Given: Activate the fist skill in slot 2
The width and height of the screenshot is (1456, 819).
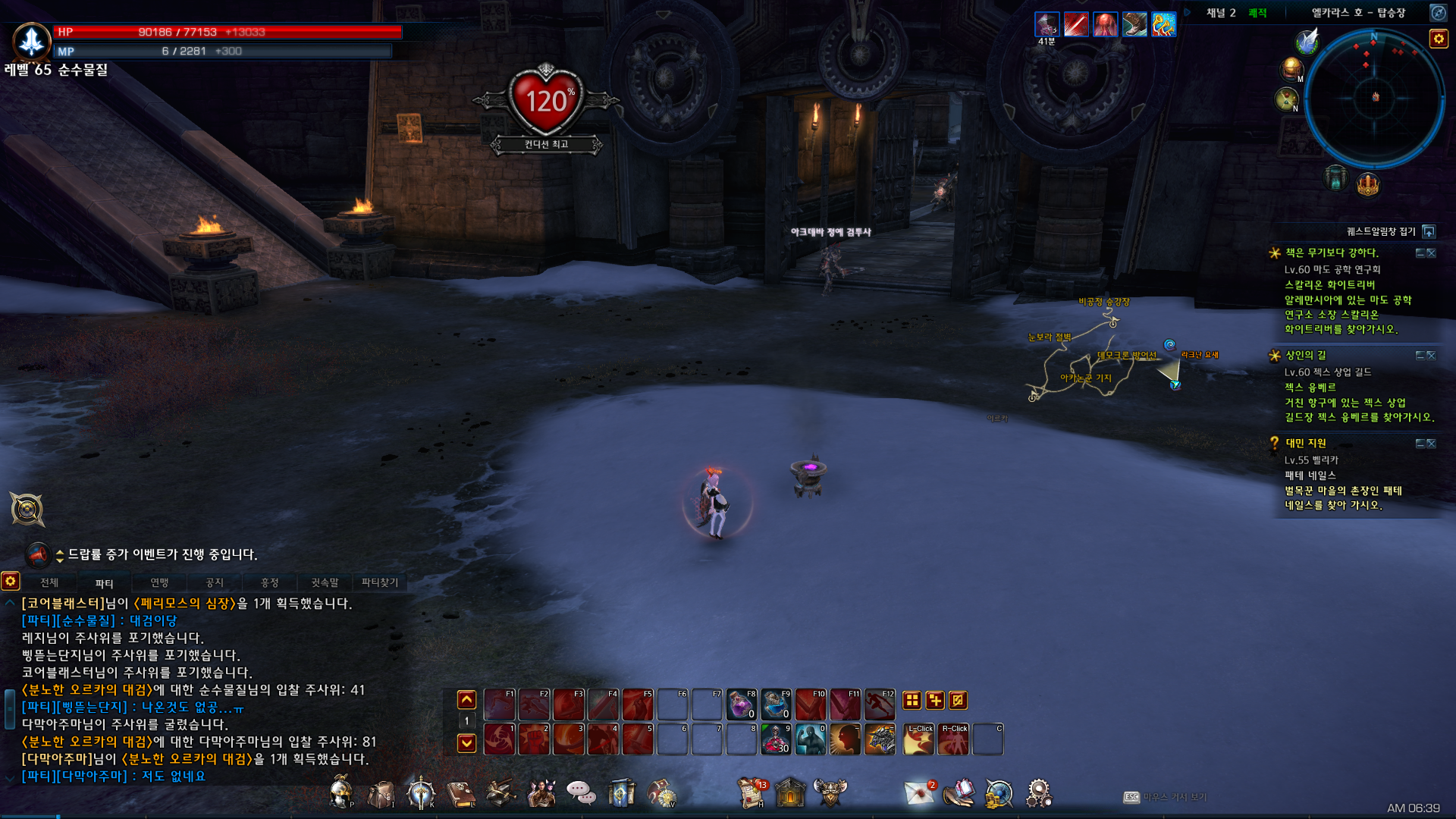Looking at the screenshot, I should [534, 739].
